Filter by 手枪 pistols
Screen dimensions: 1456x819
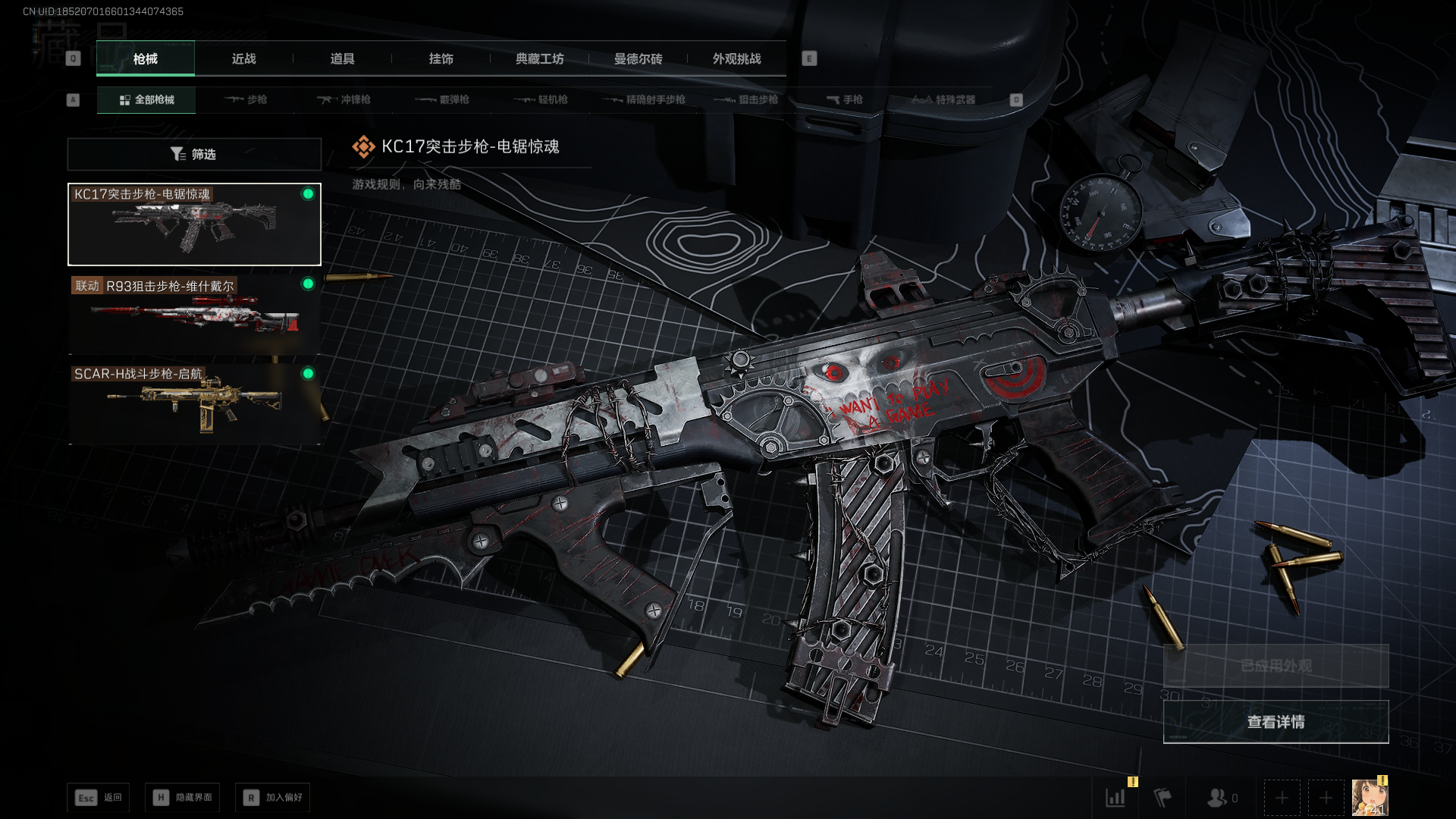844,100
